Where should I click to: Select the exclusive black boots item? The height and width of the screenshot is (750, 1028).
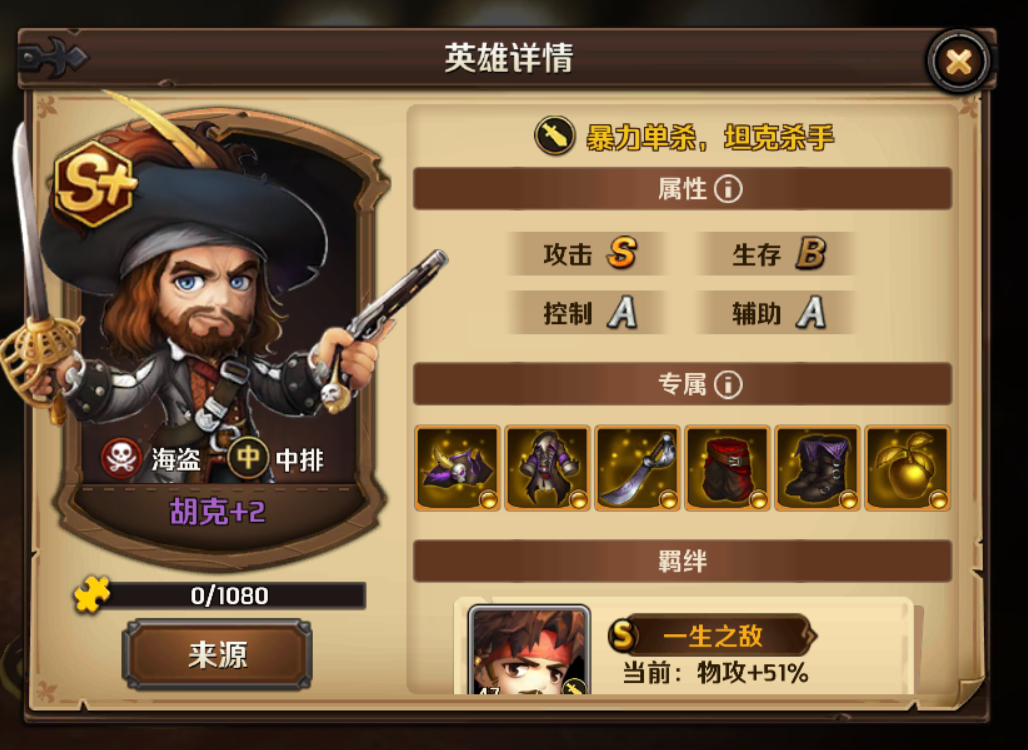click(818, 468)
